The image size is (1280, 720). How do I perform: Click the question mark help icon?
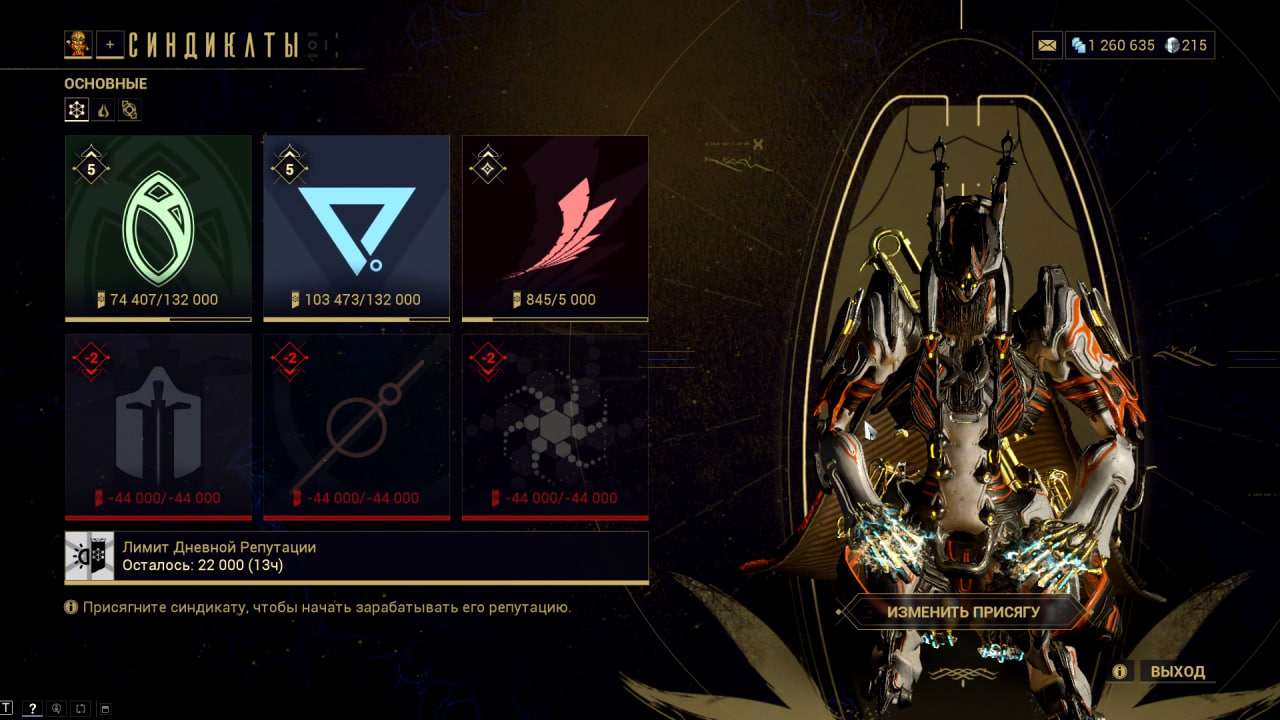pyautogui.click(x=32, y=709)
